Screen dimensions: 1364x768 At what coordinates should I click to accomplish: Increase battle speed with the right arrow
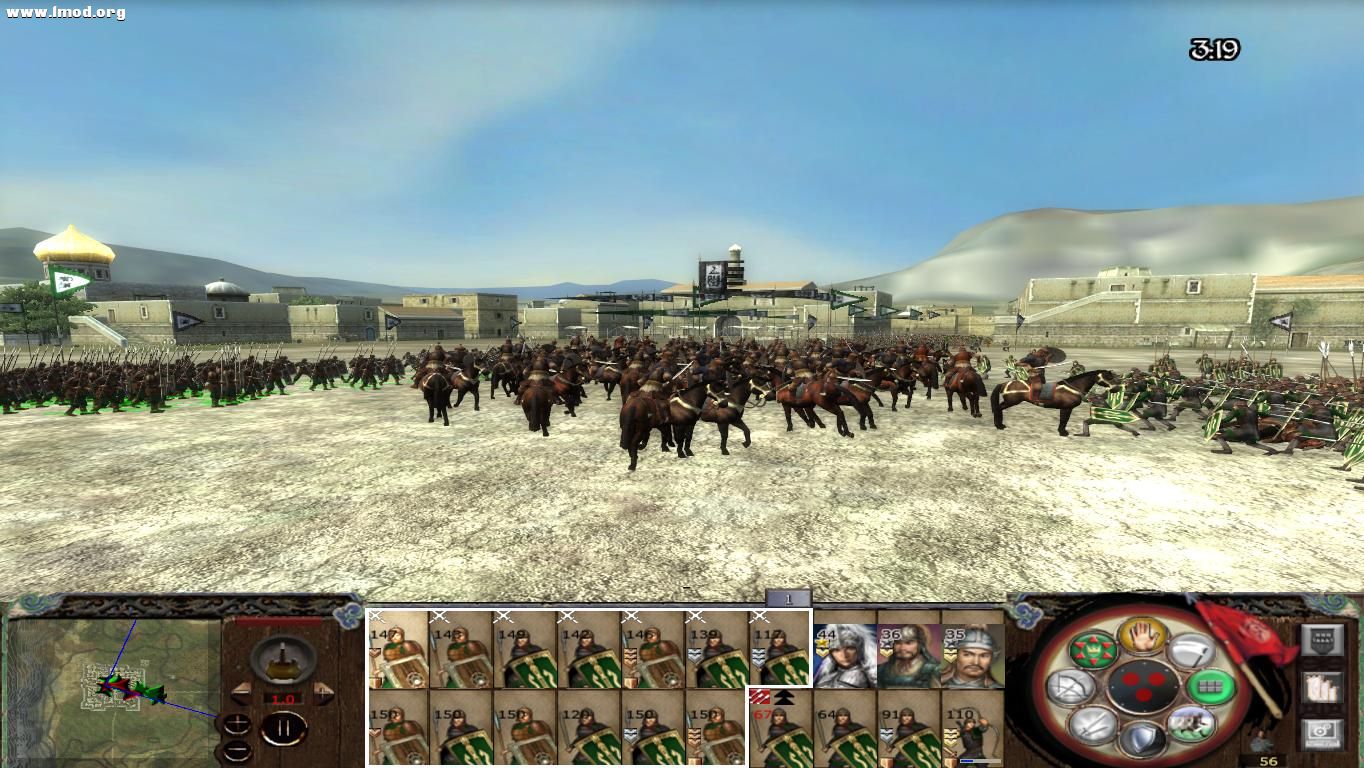click(321, 693)
